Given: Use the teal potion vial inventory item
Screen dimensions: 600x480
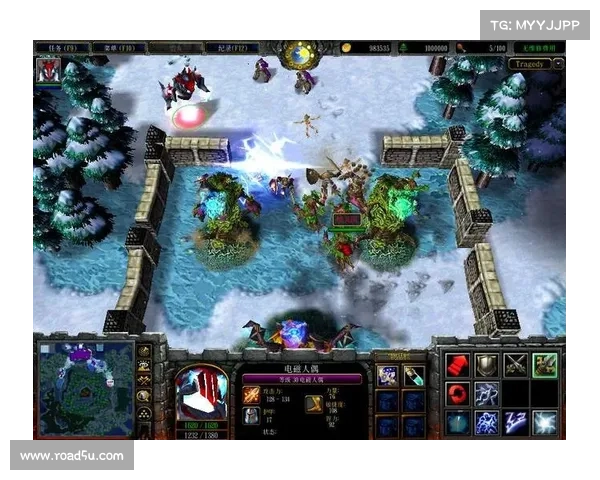Looking at the screenshot, I should tap(413, 376).
